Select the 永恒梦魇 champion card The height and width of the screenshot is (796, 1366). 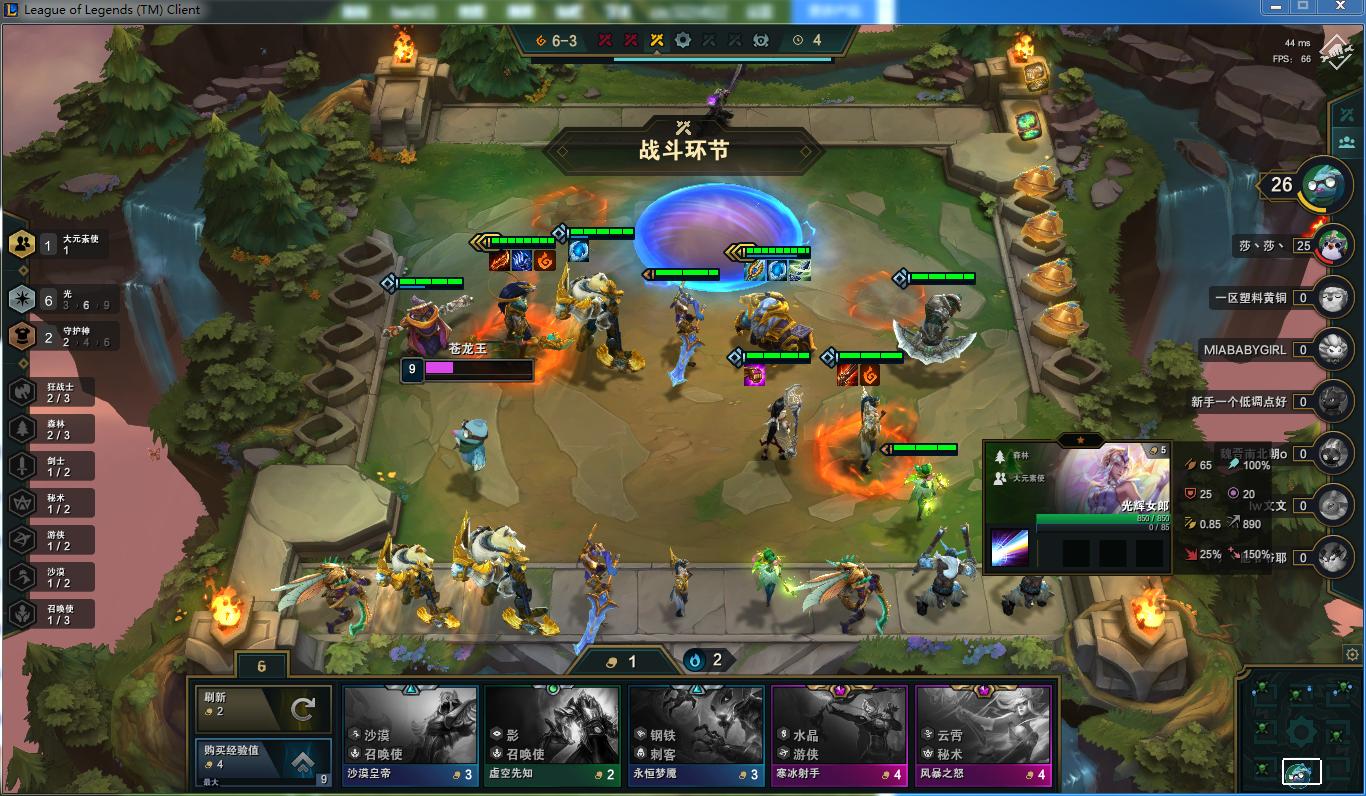[x=696, y=737]
